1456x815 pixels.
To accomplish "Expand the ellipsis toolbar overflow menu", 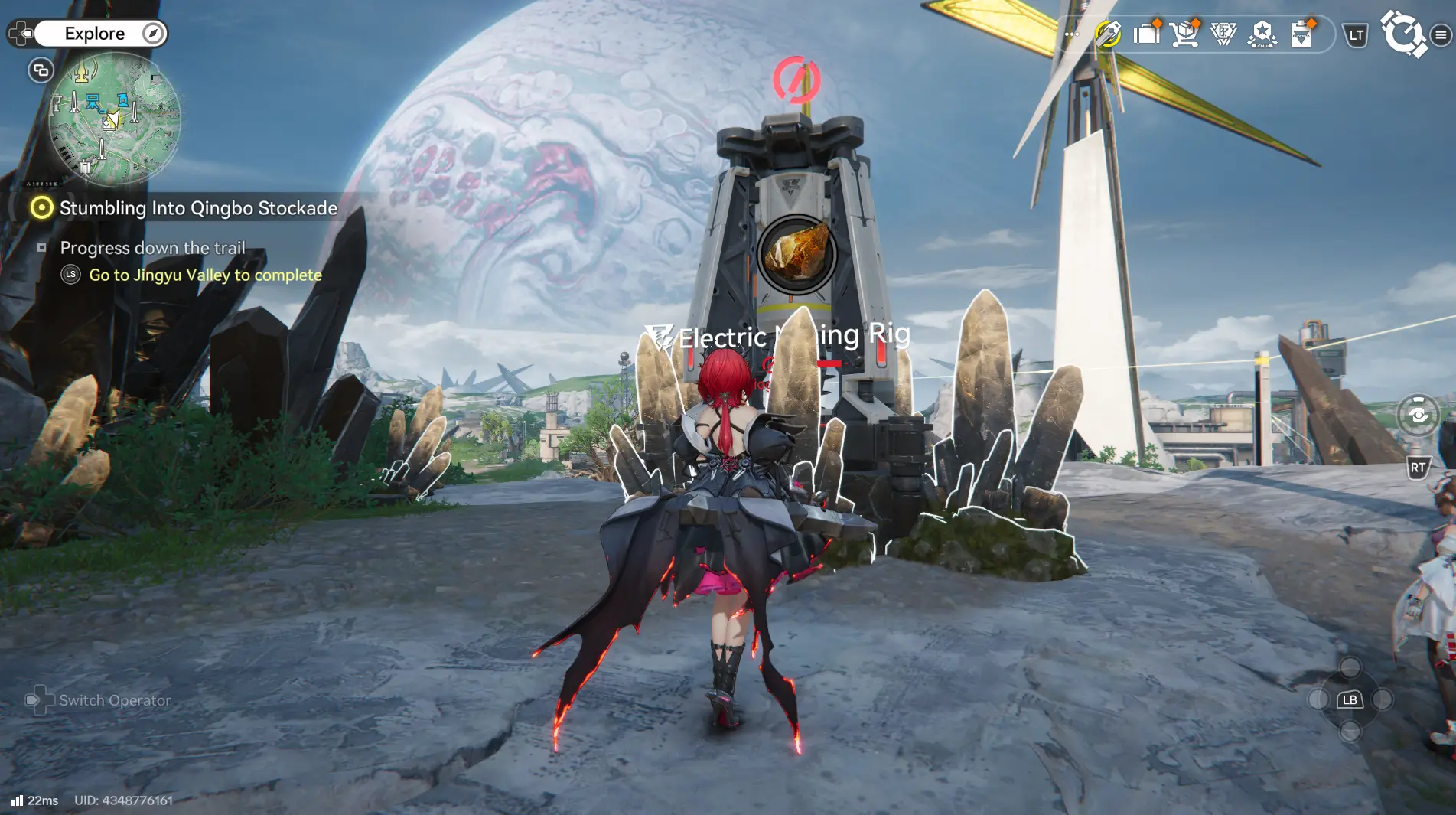I will click(1072, 34).
